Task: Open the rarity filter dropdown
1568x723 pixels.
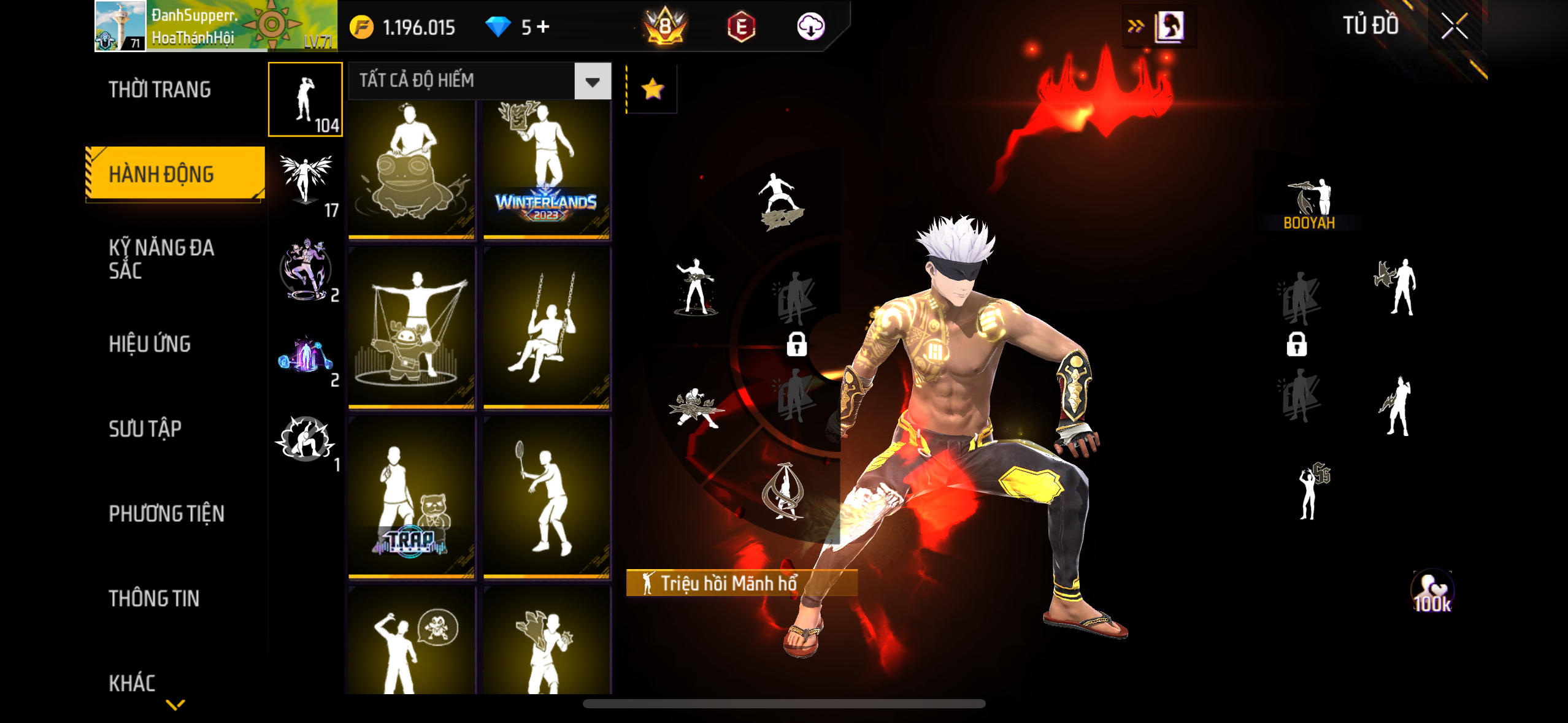Action: pos(592,81)
